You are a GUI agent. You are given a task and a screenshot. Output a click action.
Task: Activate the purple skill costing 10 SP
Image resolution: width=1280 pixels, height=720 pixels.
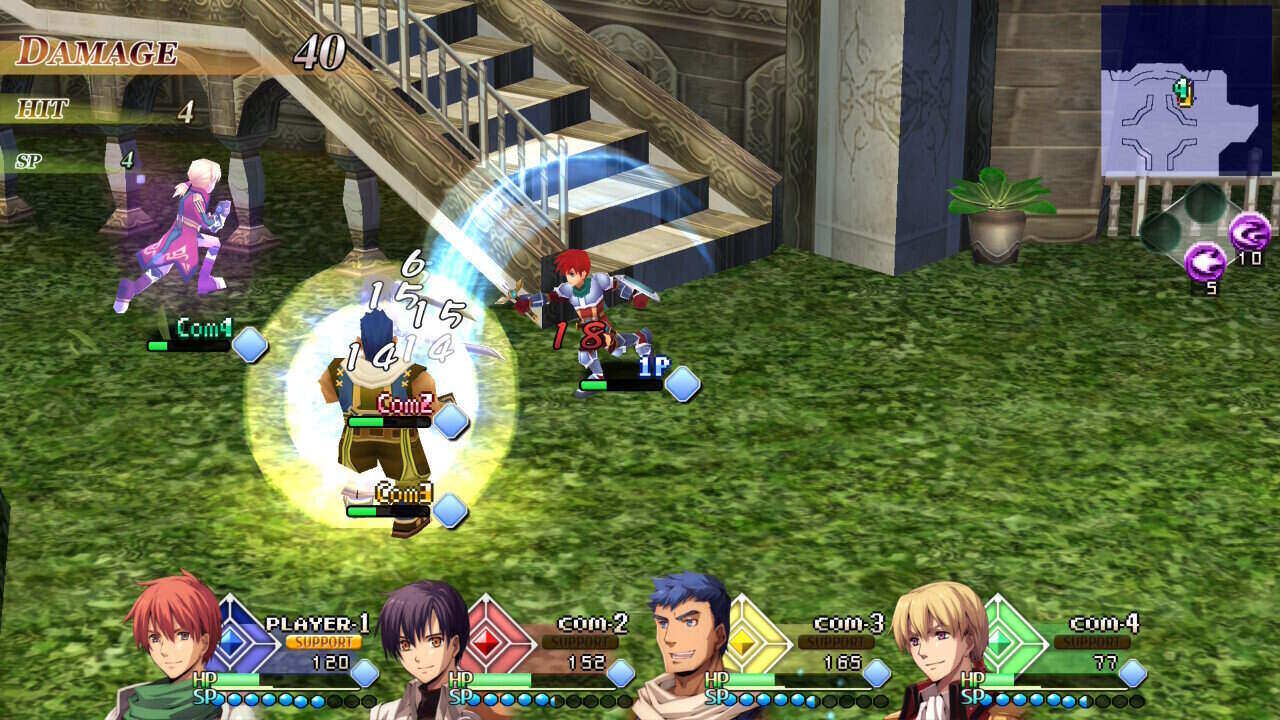(x=1249, y=233)
